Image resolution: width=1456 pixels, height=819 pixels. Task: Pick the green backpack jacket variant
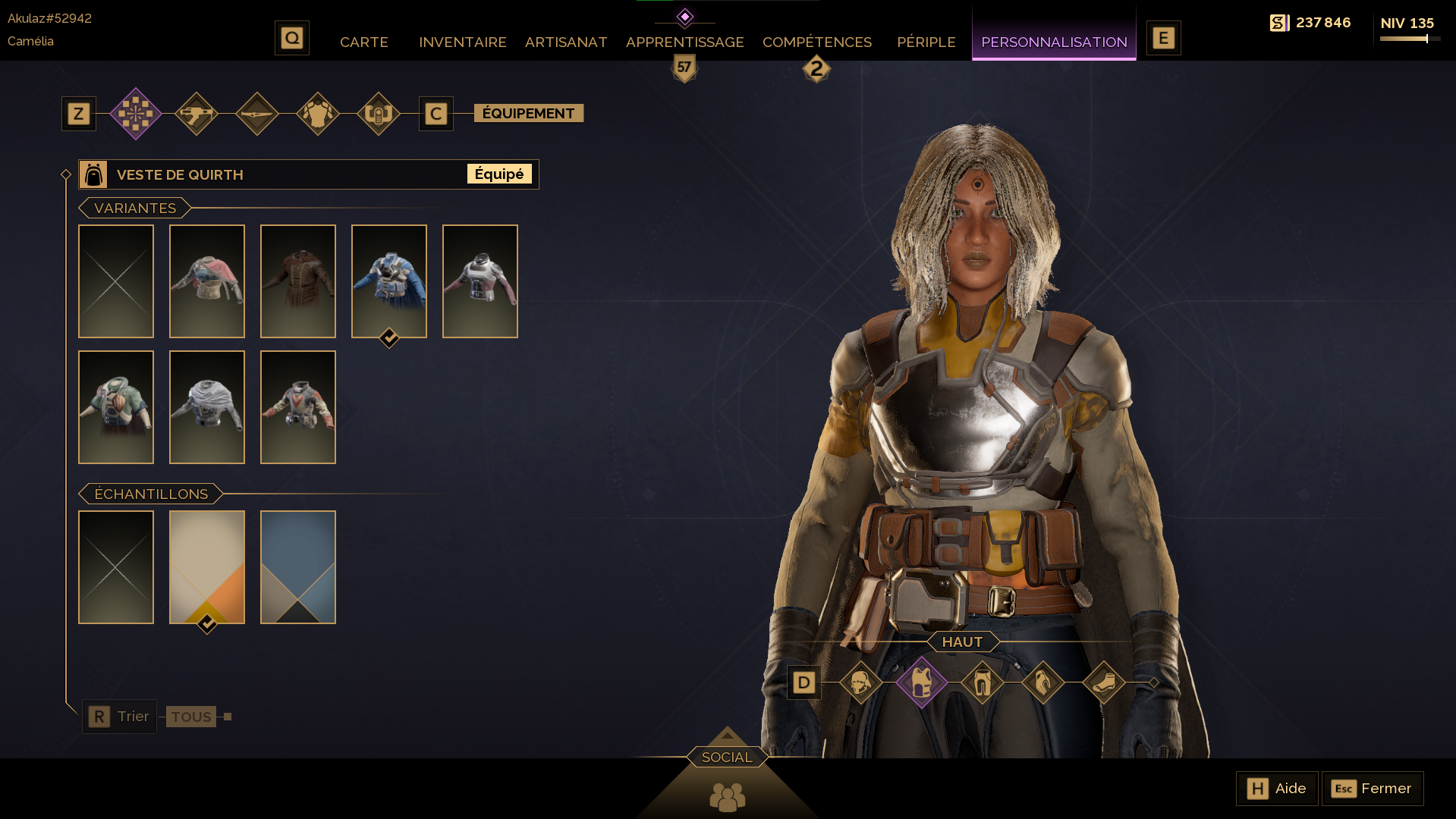click(x=116, y=406)
